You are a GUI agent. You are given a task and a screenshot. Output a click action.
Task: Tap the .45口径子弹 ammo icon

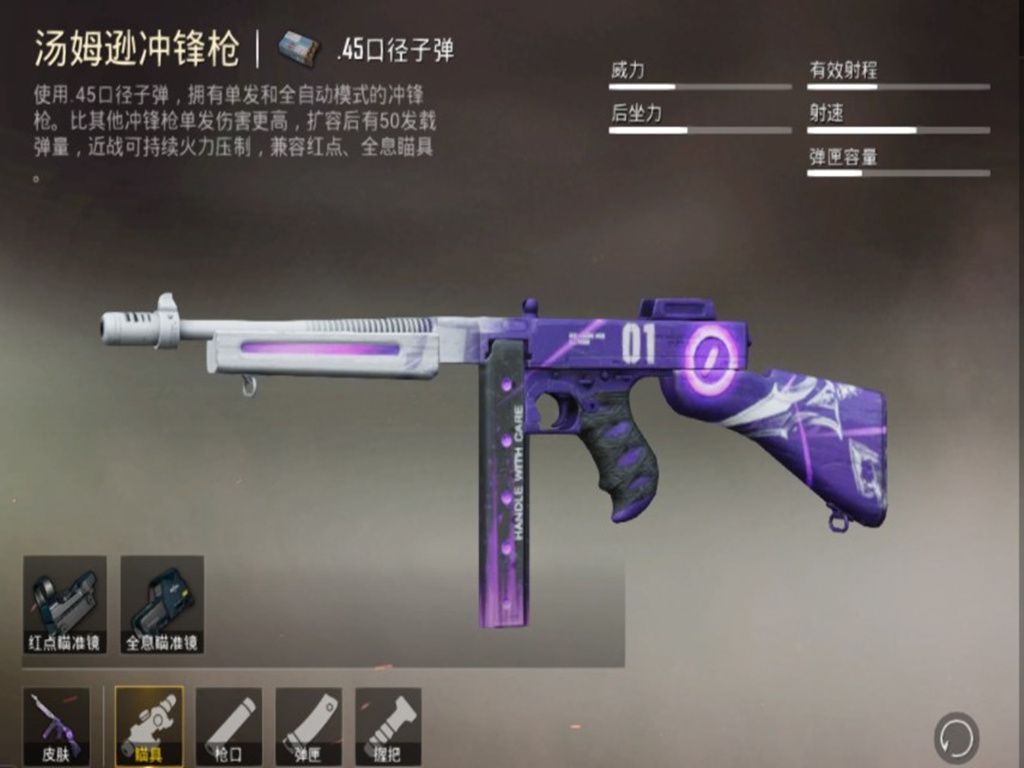pyautogui.click(x=299, y=47)
